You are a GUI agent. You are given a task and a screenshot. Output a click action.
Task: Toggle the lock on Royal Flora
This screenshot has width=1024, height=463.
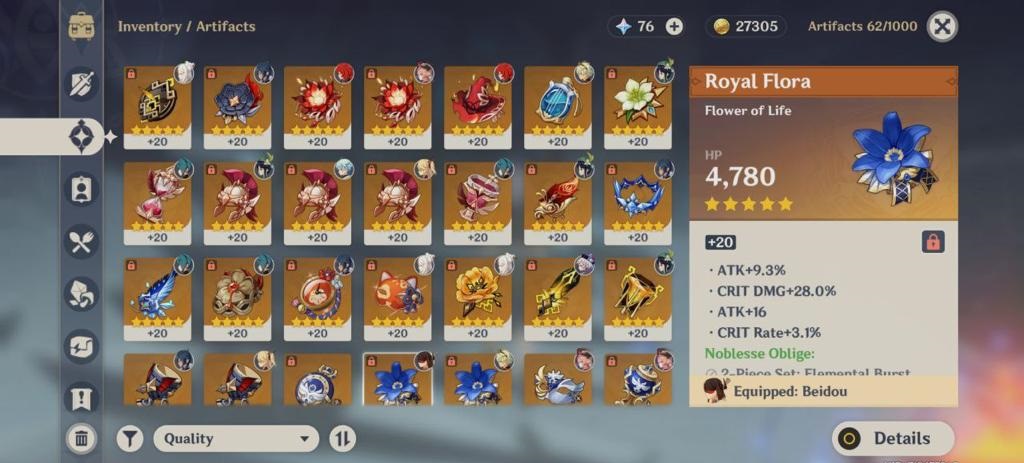tap(932, 242)
